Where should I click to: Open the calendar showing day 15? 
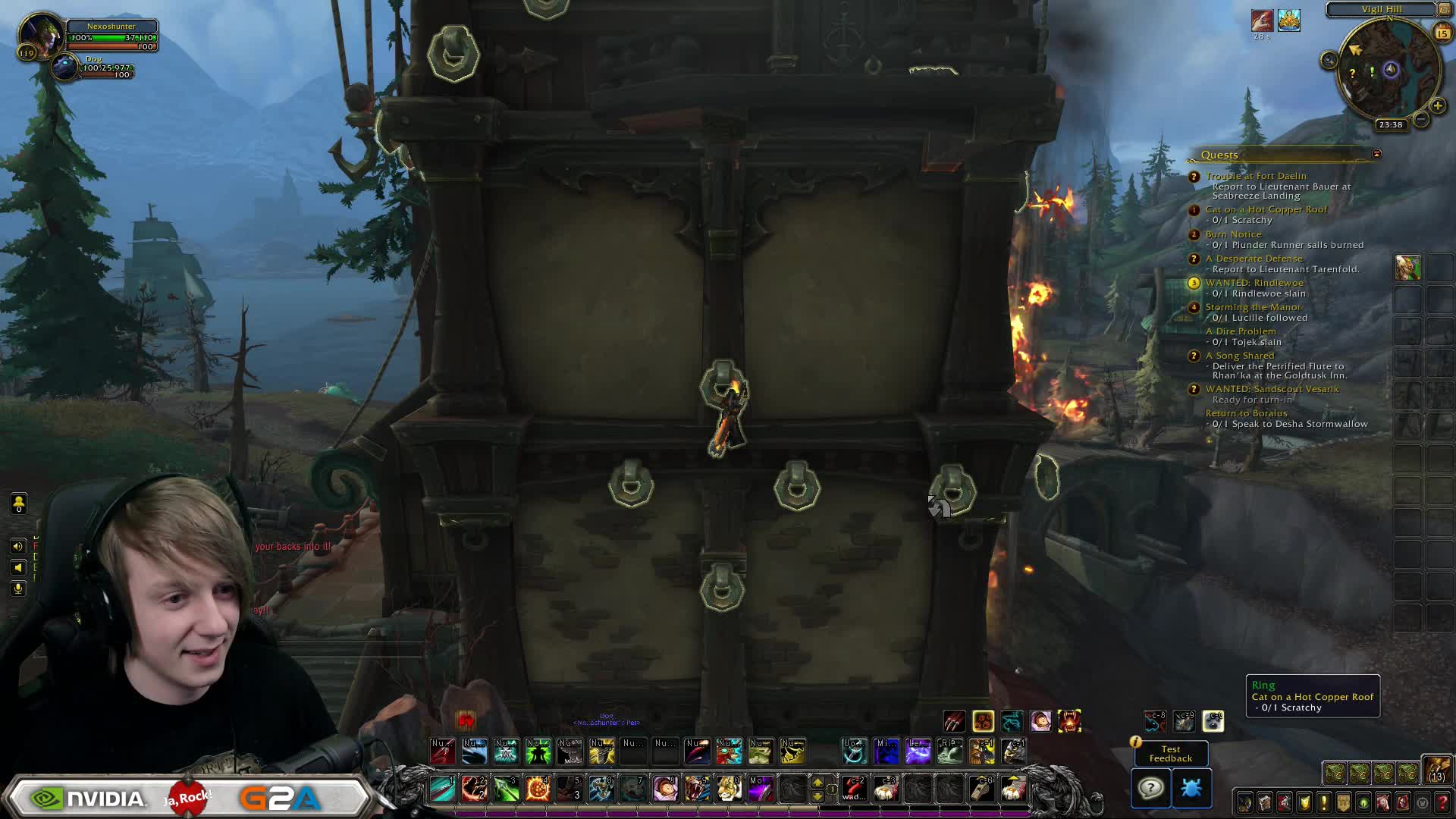point(1442,33)
